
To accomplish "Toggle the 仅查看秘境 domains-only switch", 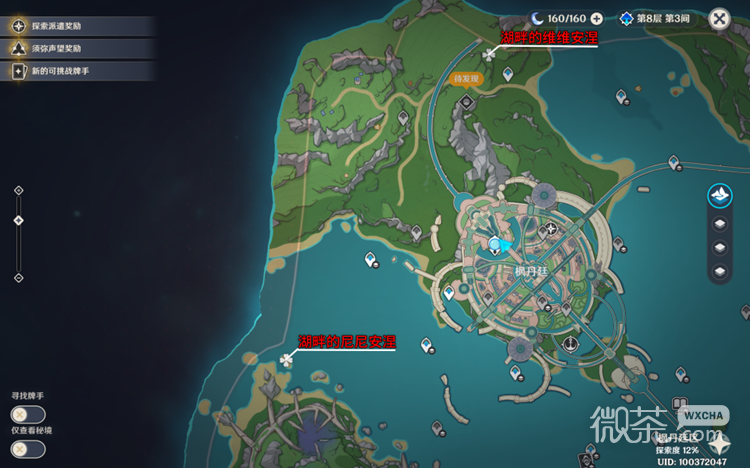I will click(x=27, y=449).
